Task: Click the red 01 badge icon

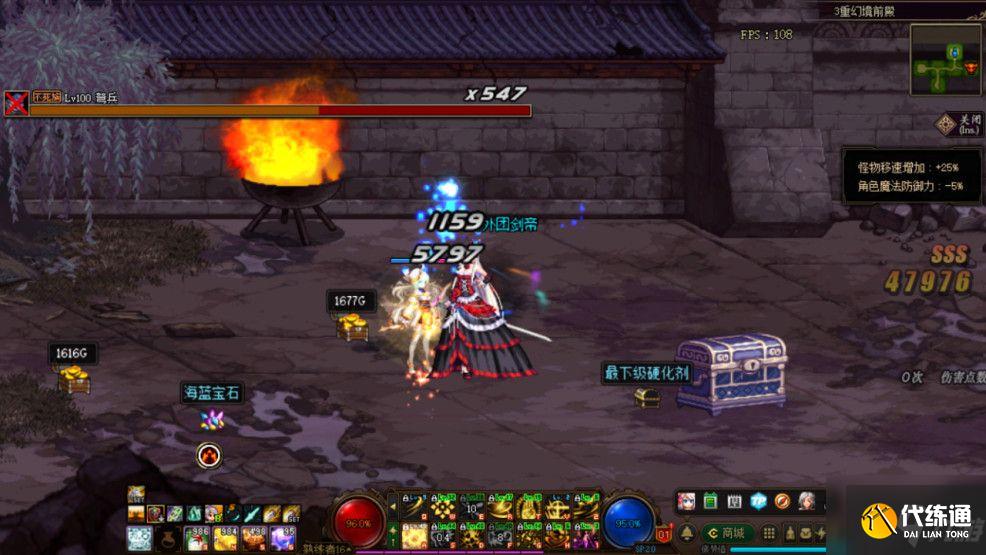Action: coord(664,533)
